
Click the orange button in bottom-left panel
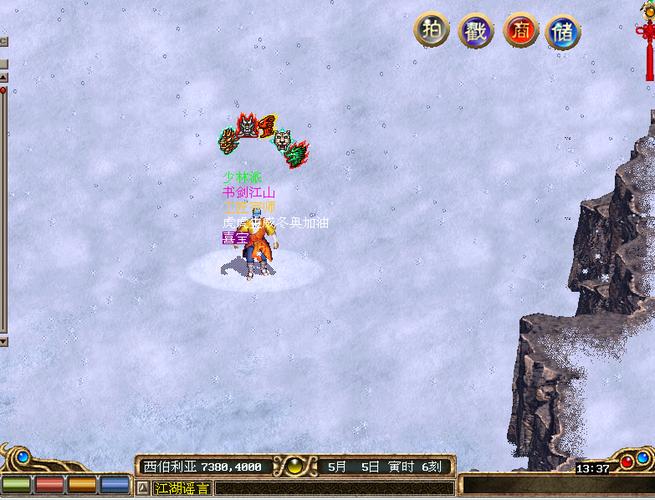coord(83,485)
